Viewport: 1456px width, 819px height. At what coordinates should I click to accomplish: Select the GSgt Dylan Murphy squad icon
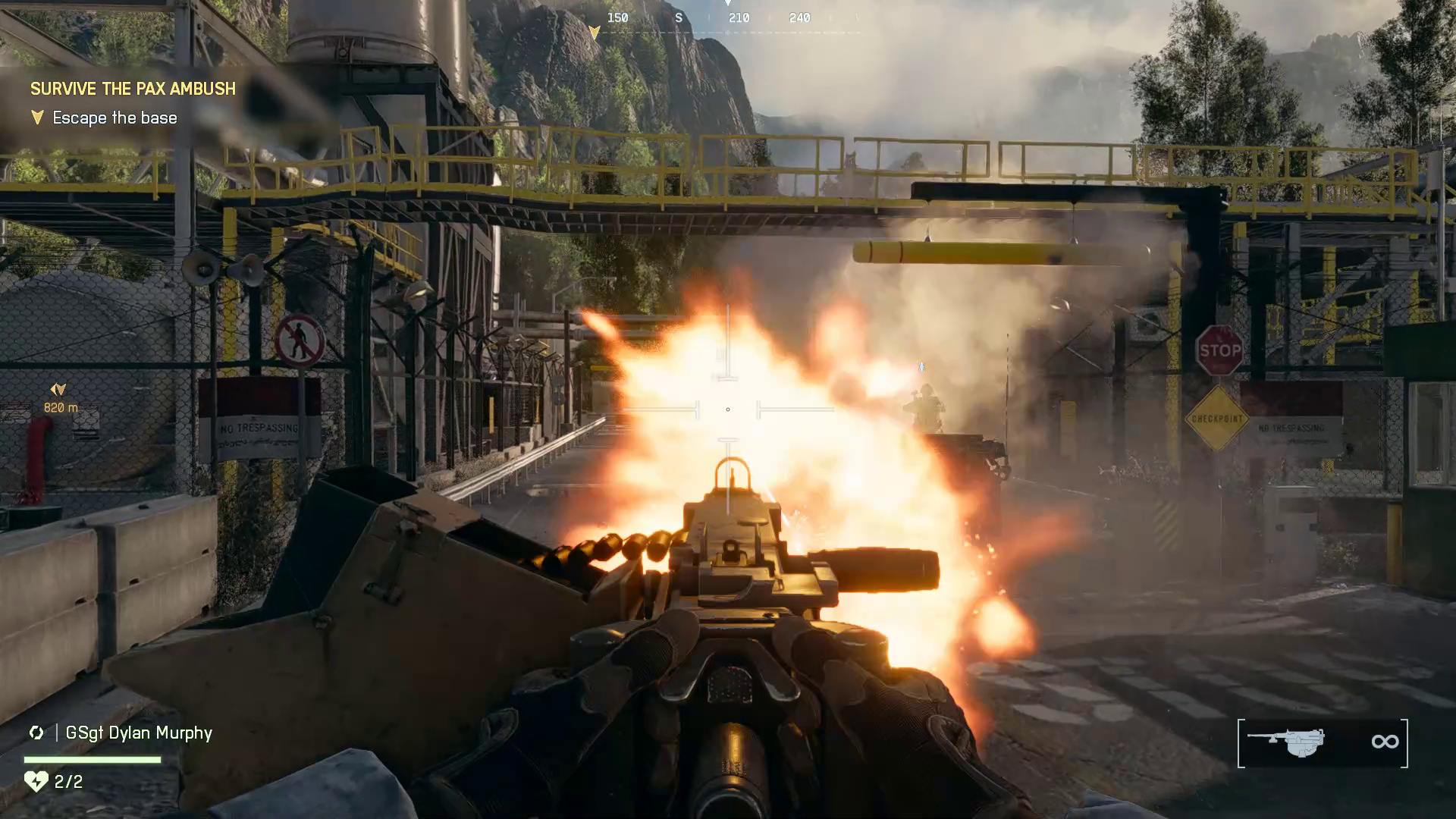click(x=36, y=733)
